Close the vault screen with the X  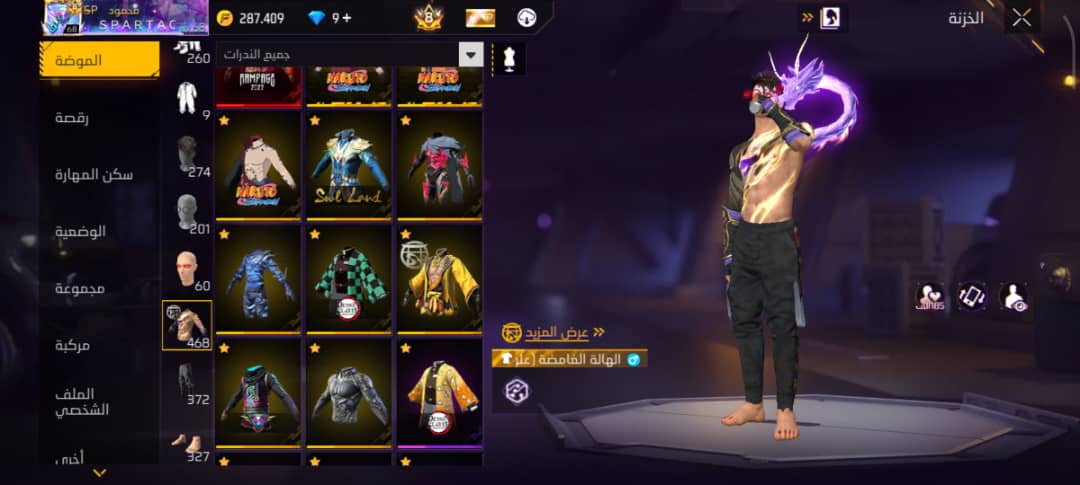(1021, 17)
